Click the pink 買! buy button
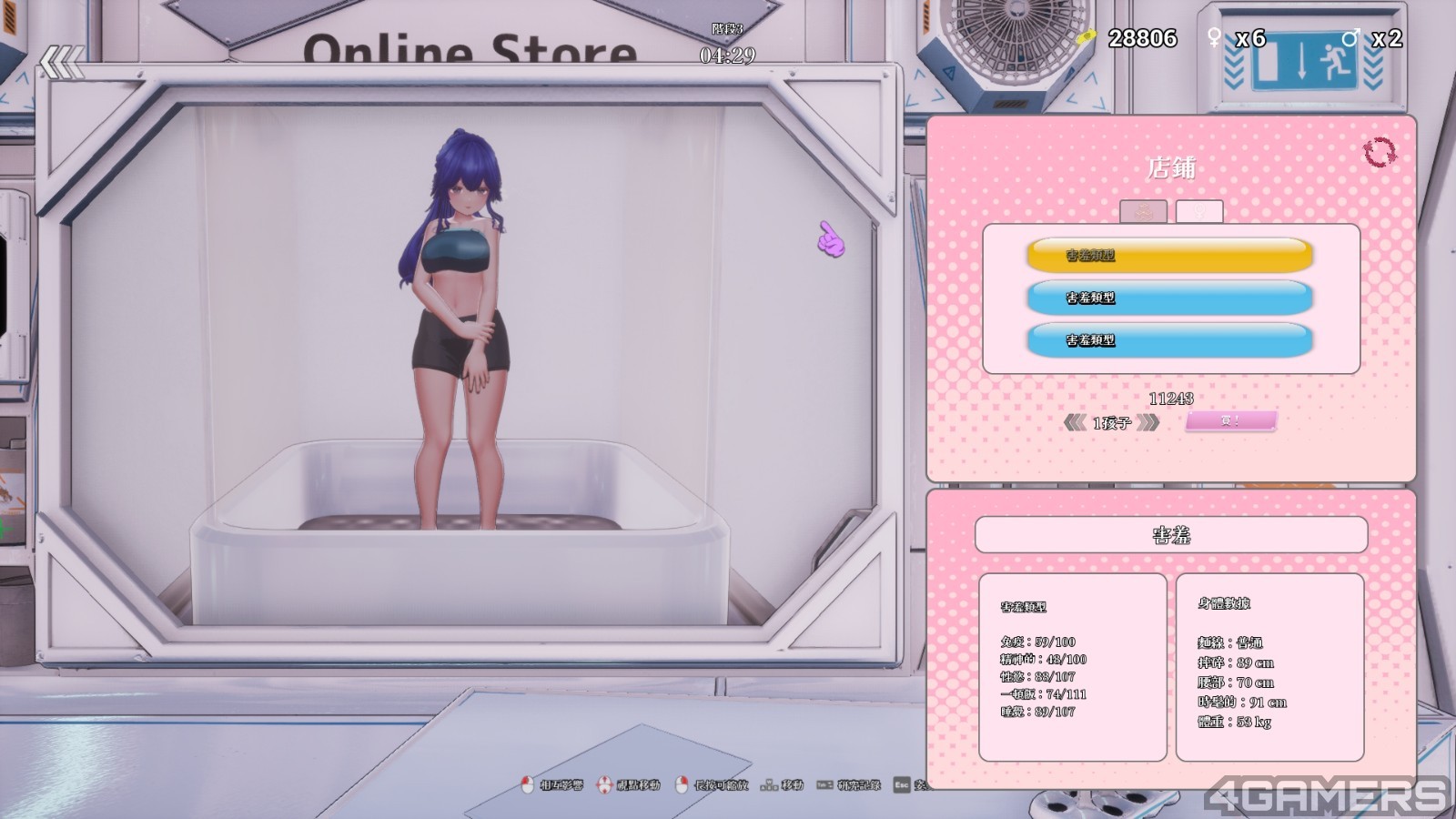The height and width of the screenshot is (819, 1456). point(1230,421)
